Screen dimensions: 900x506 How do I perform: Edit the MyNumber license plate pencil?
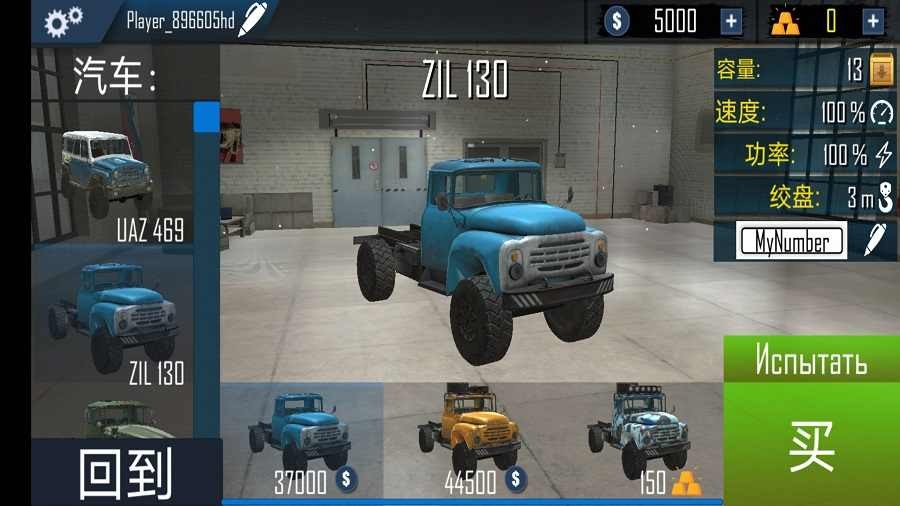pyautogui.click(x=875, y=240)
